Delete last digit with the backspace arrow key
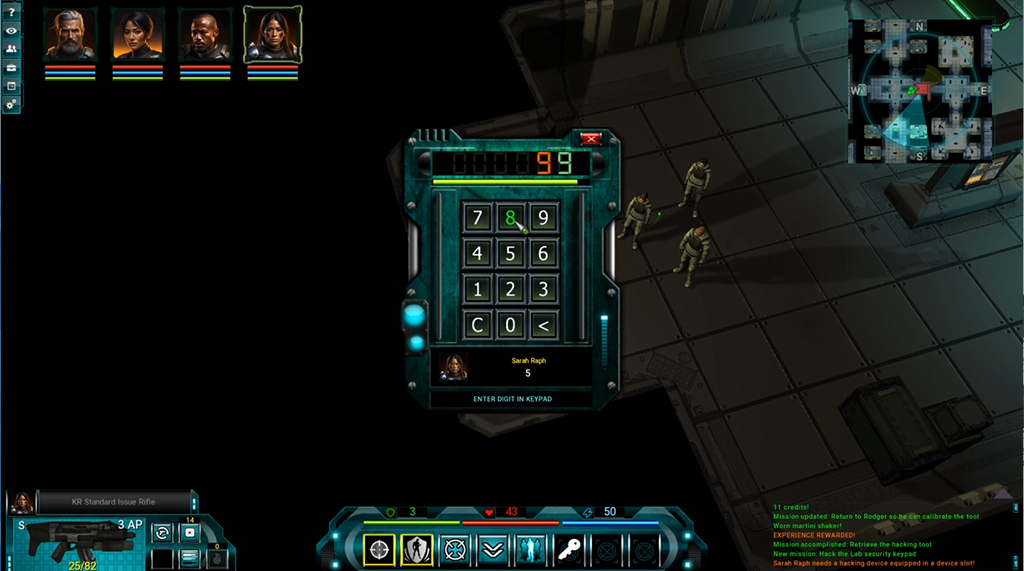This screenshot has height=571, width=1024. (543, 325)
